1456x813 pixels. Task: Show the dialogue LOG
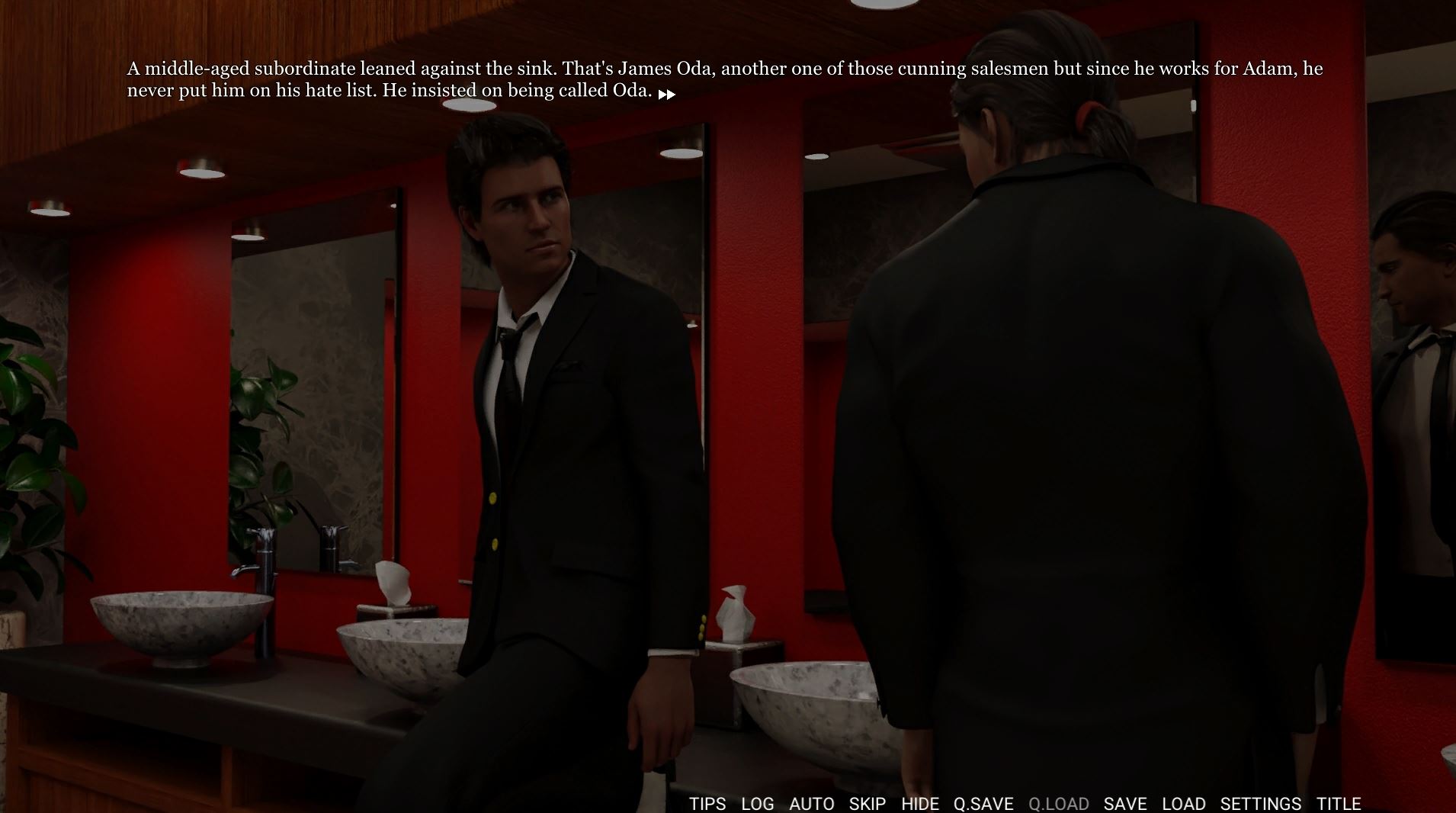(x=757, y=804)
